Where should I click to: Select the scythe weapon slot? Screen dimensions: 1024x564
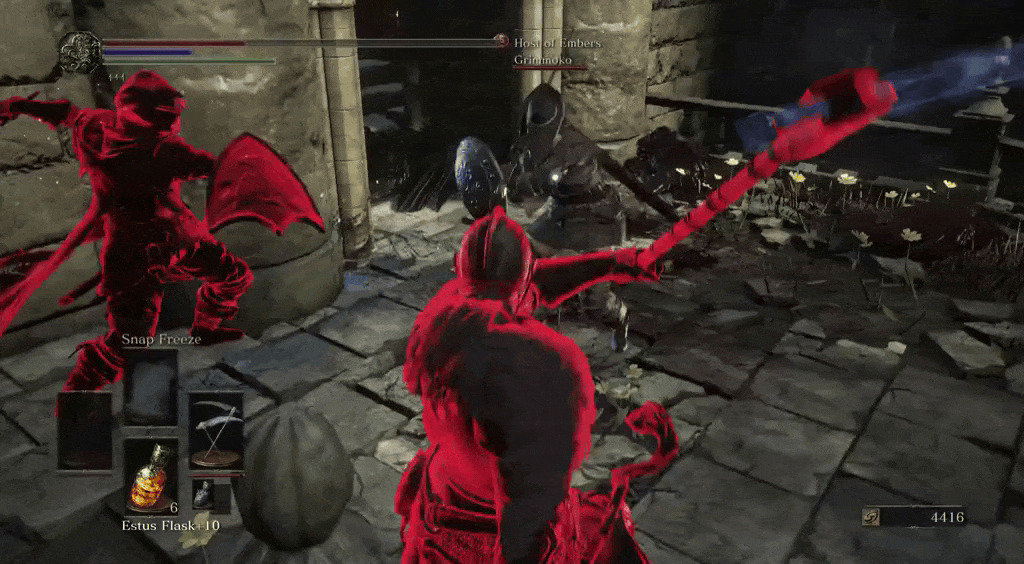click(216, 430)
